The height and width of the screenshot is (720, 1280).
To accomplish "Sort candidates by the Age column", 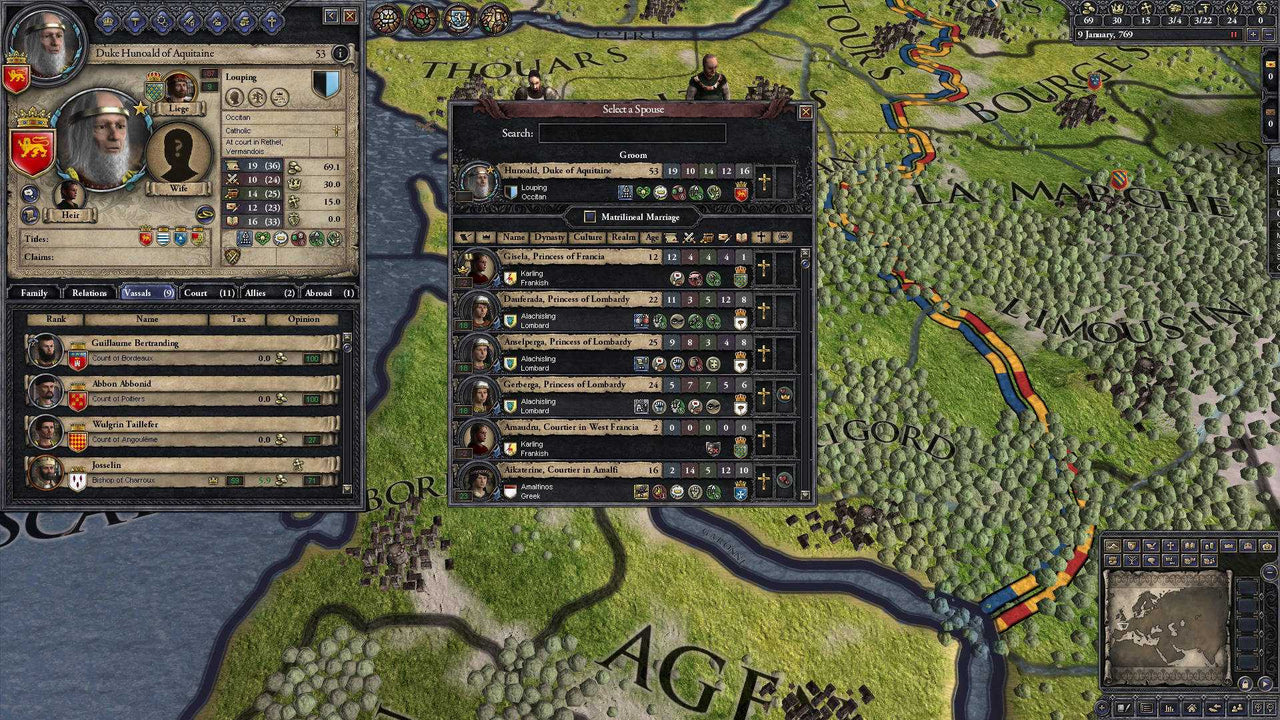I will click(654, 238).
